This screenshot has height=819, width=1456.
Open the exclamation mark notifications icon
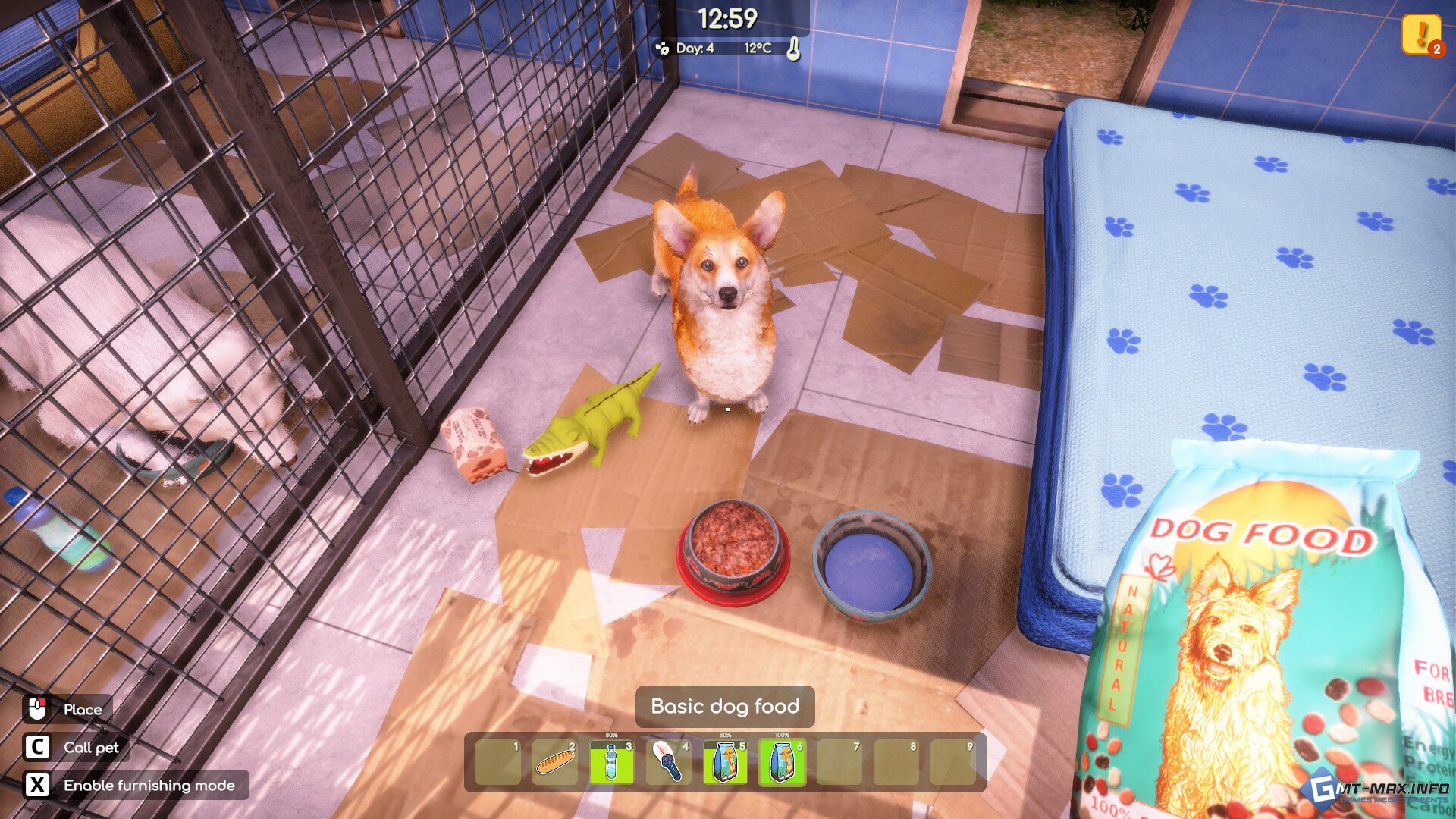tap(1420, 34)
